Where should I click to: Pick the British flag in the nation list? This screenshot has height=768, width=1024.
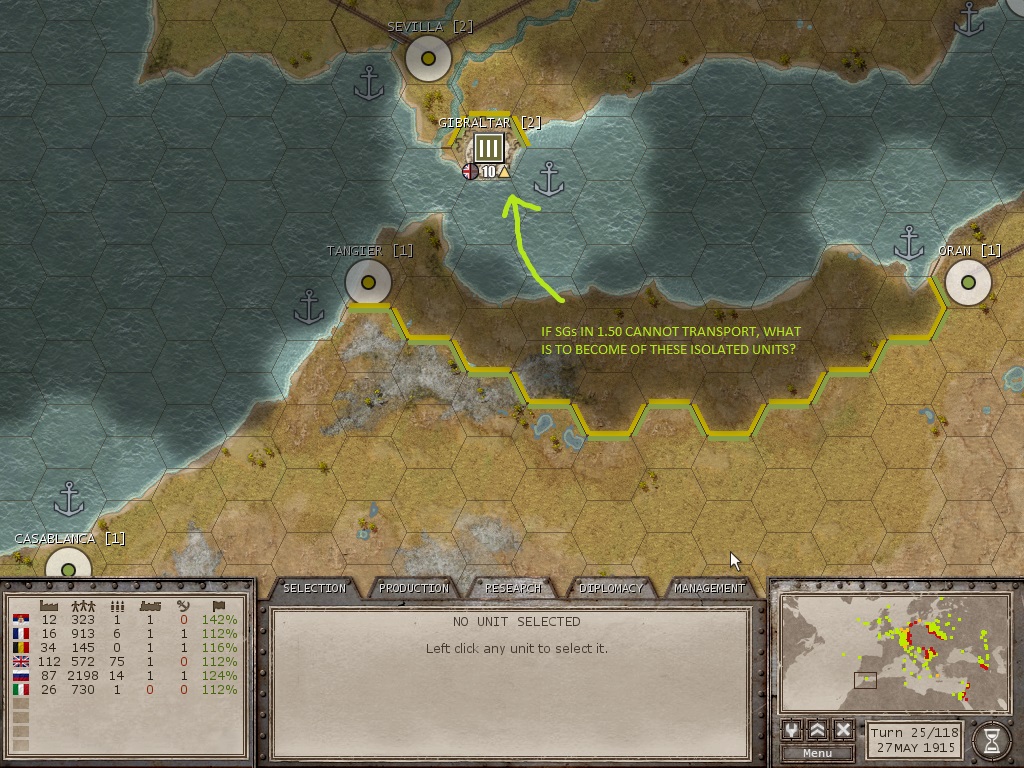(x=20, y=662)
